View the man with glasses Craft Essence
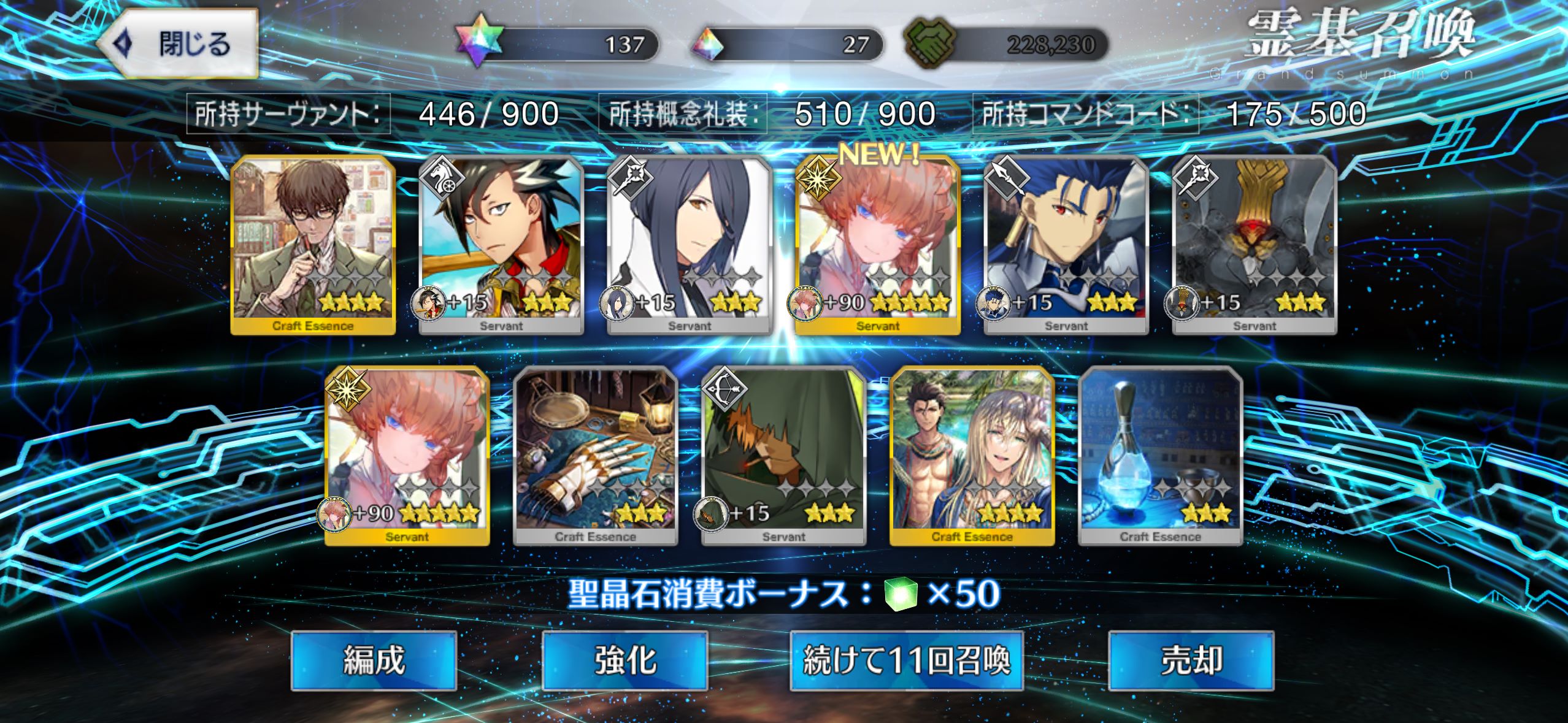 pyautogui.click(x=313, y=245)
